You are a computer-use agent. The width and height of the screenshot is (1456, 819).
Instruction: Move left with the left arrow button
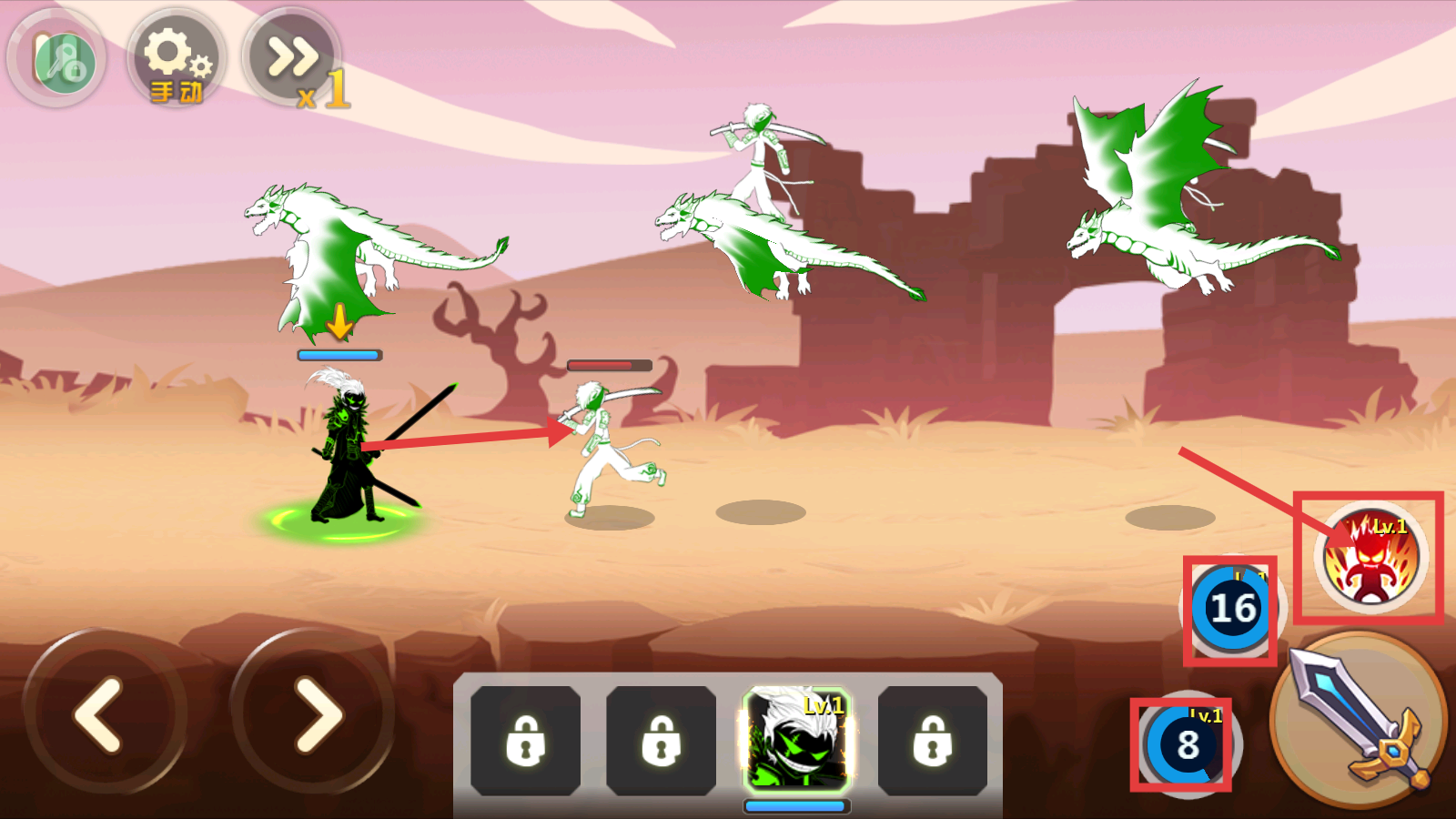coord(103,714)
